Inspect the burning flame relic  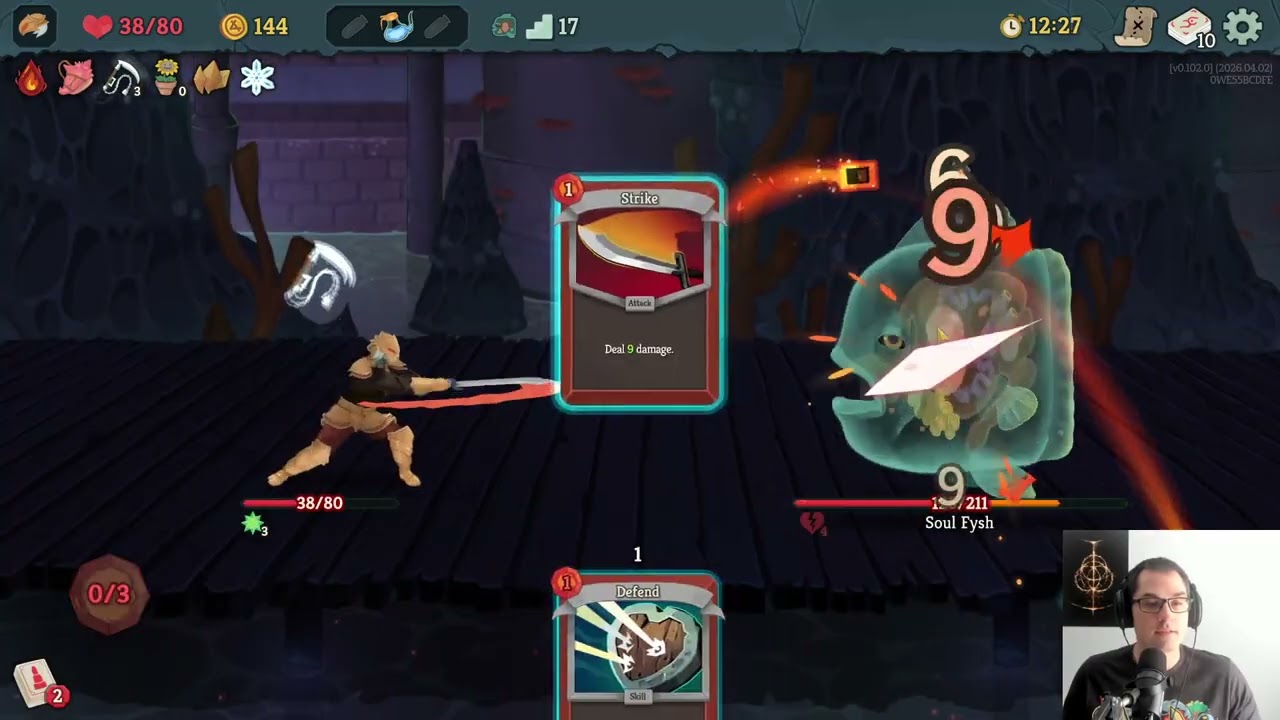[31, 78]
